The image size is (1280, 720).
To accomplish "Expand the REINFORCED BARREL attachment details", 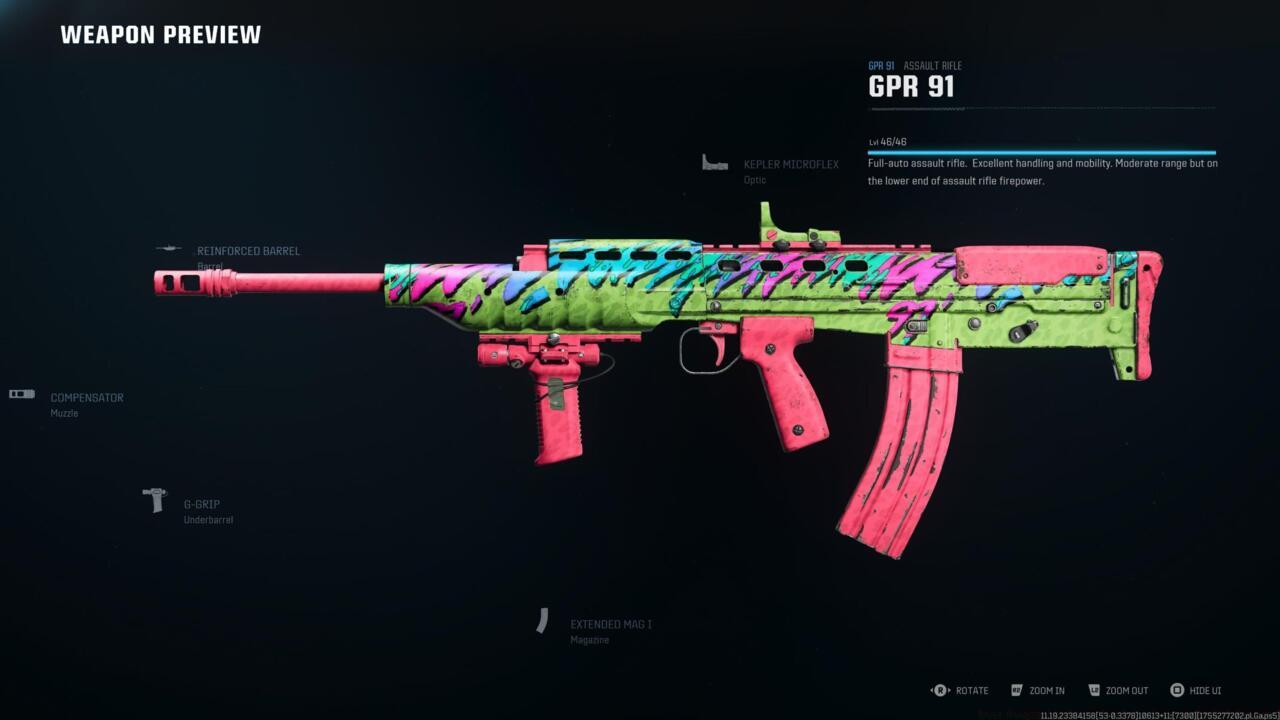I will tap(249, 251).
